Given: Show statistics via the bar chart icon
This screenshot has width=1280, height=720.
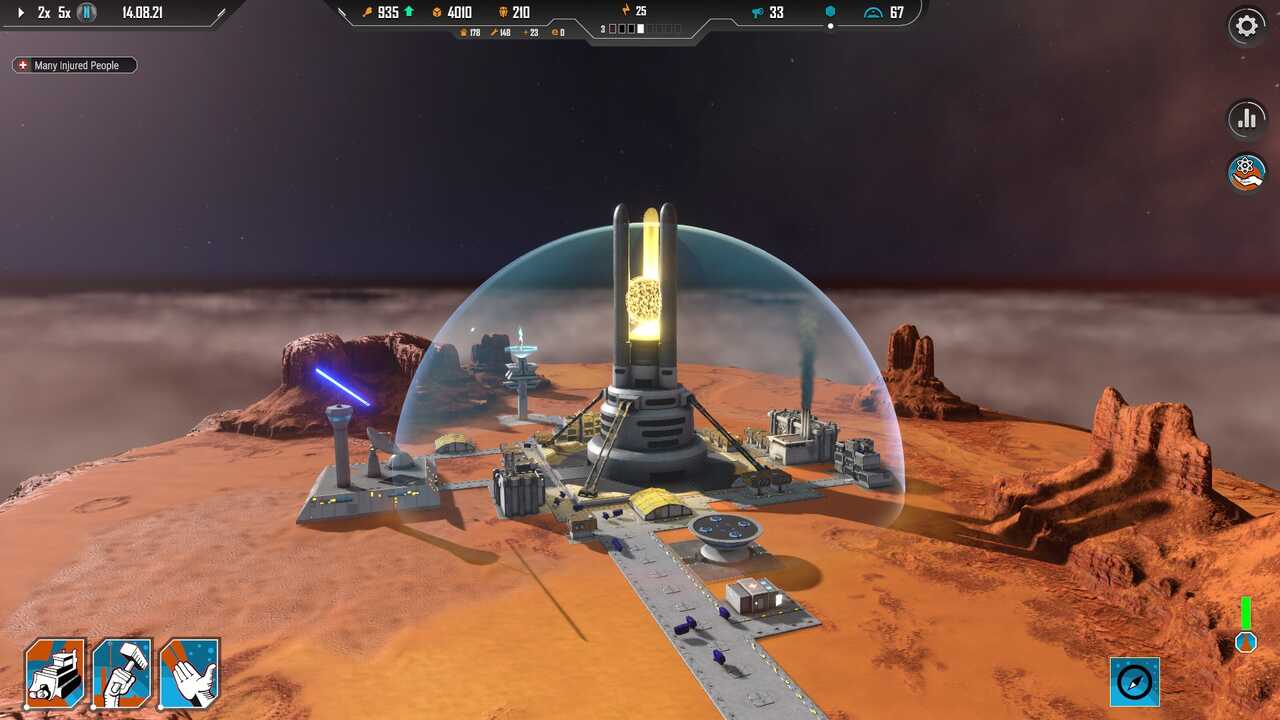Looking at the screenshot, I should coord(1246,119).
